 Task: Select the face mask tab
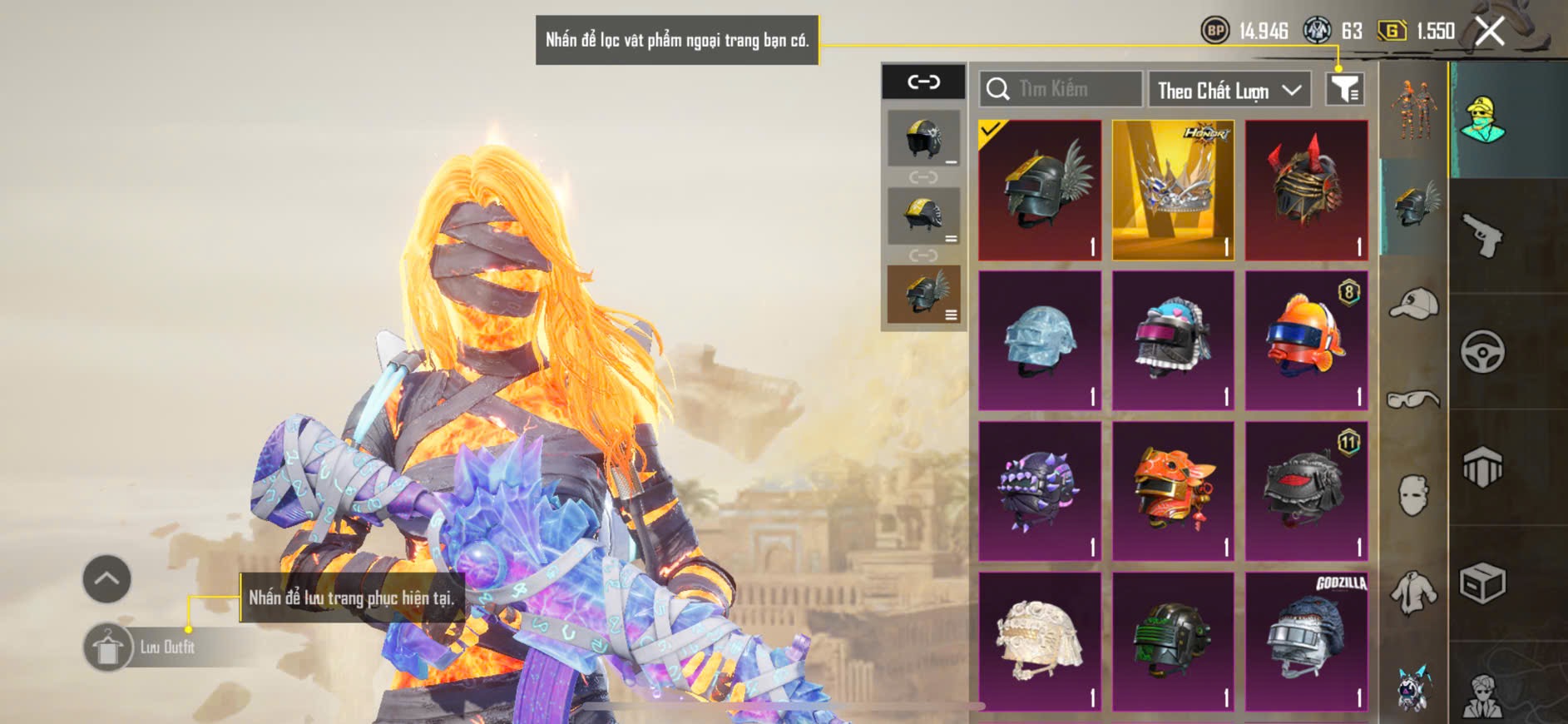pyautogui.click(x=1413, y=496)
